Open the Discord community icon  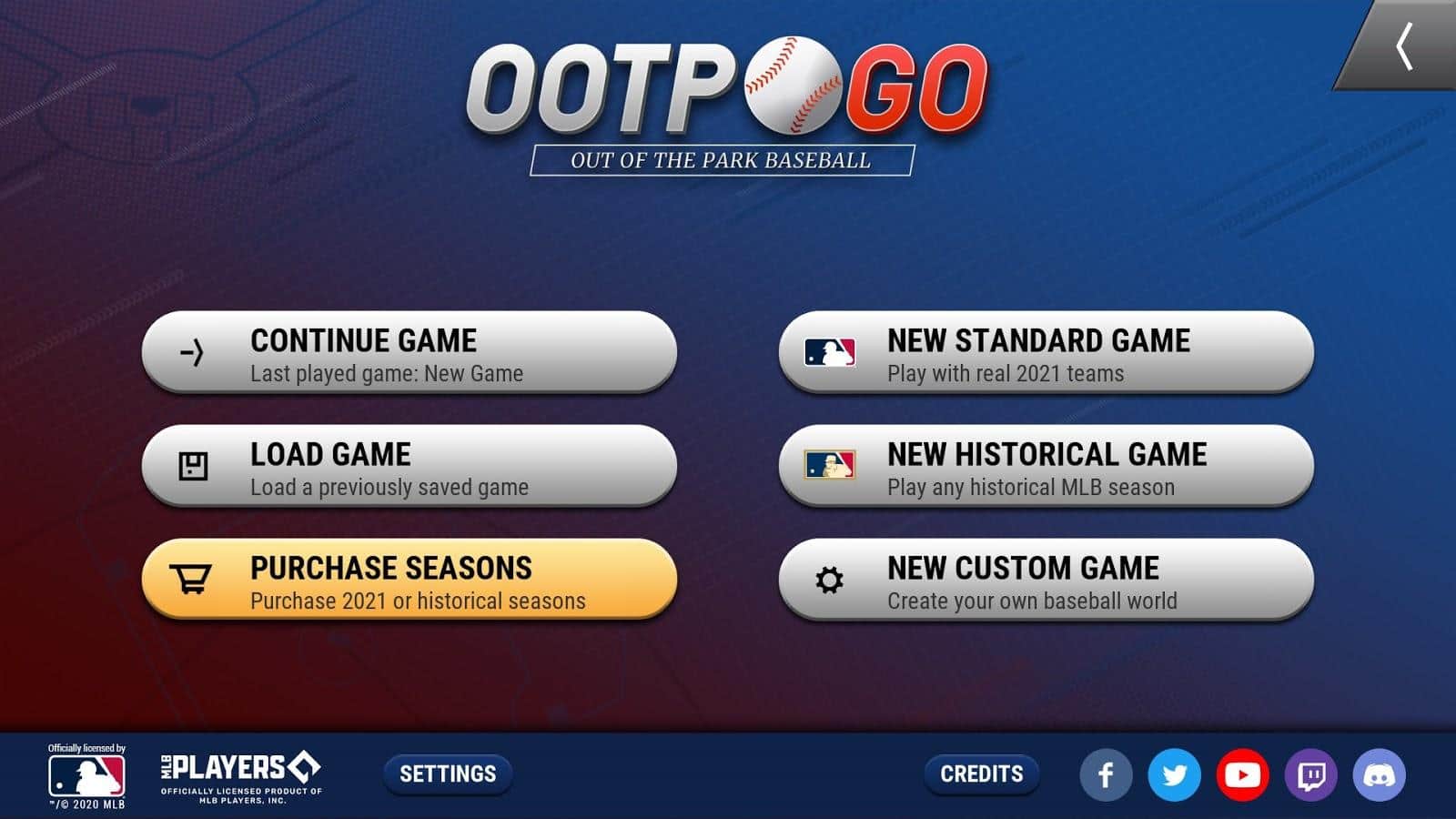tap(1381, 774)
